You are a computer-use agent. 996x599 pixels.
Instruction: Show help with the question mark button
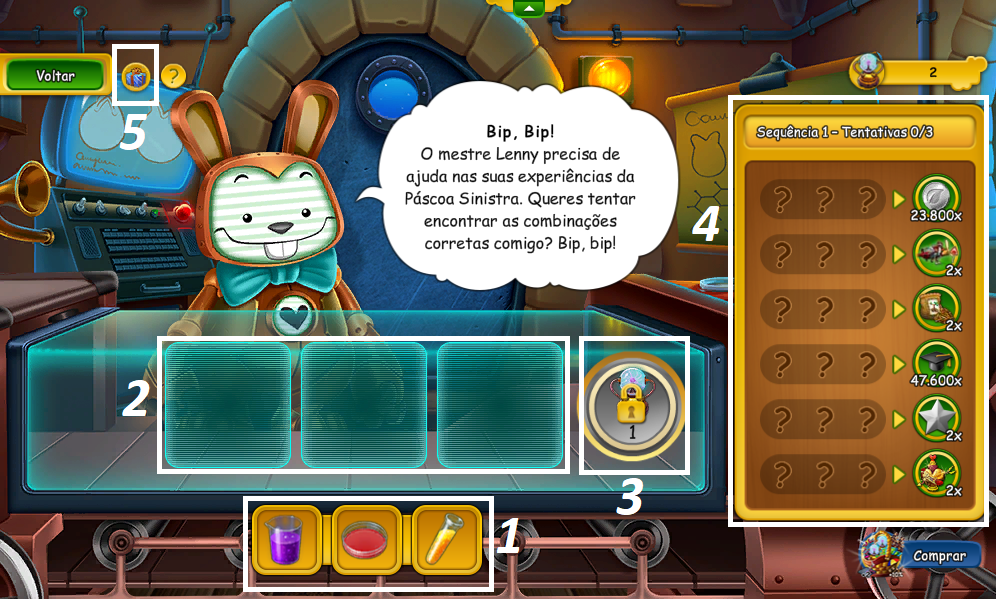173,75
